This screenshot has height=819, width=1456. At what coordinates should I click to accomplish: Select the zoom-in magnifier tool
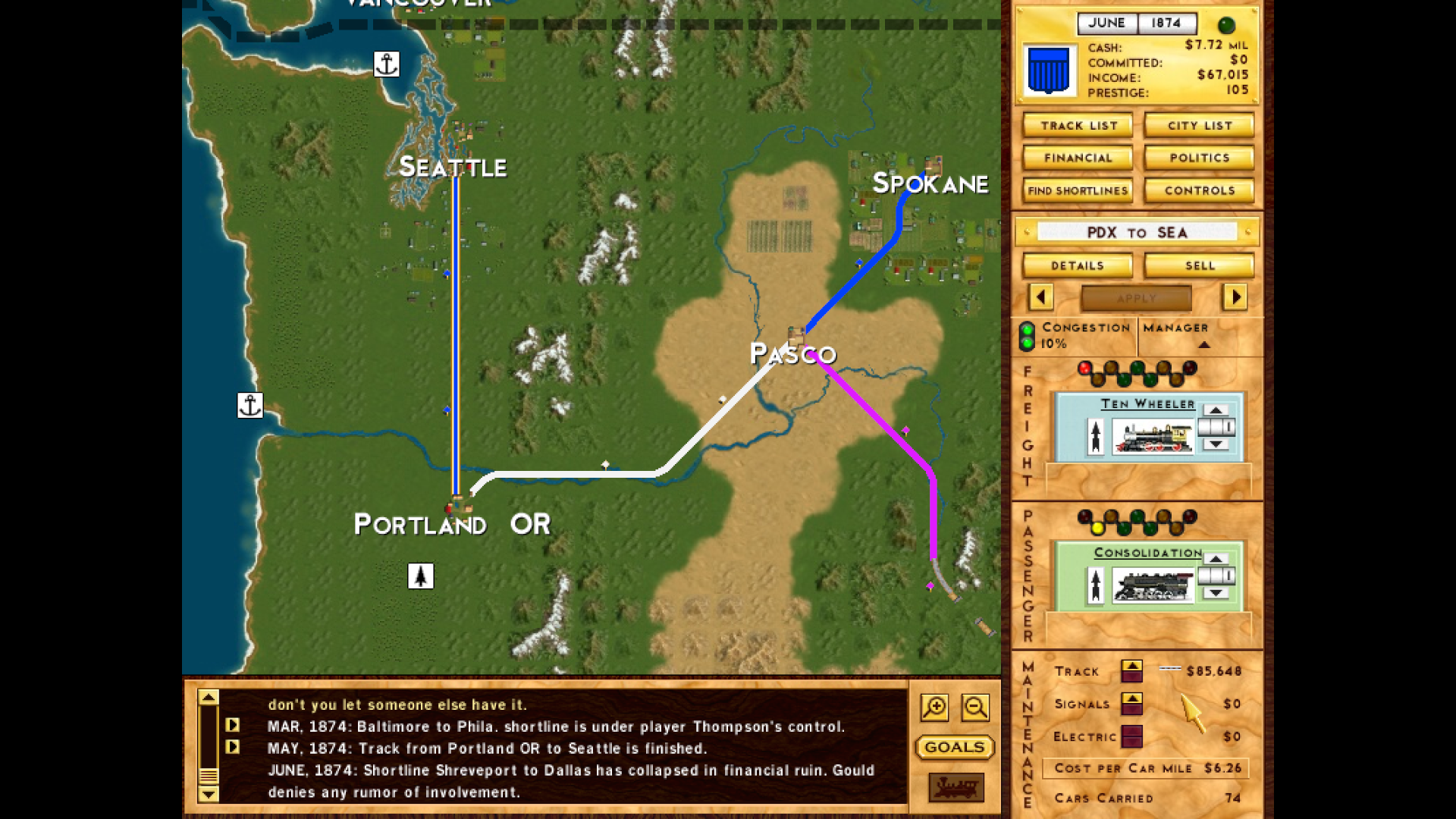click(x=934, y=707)
